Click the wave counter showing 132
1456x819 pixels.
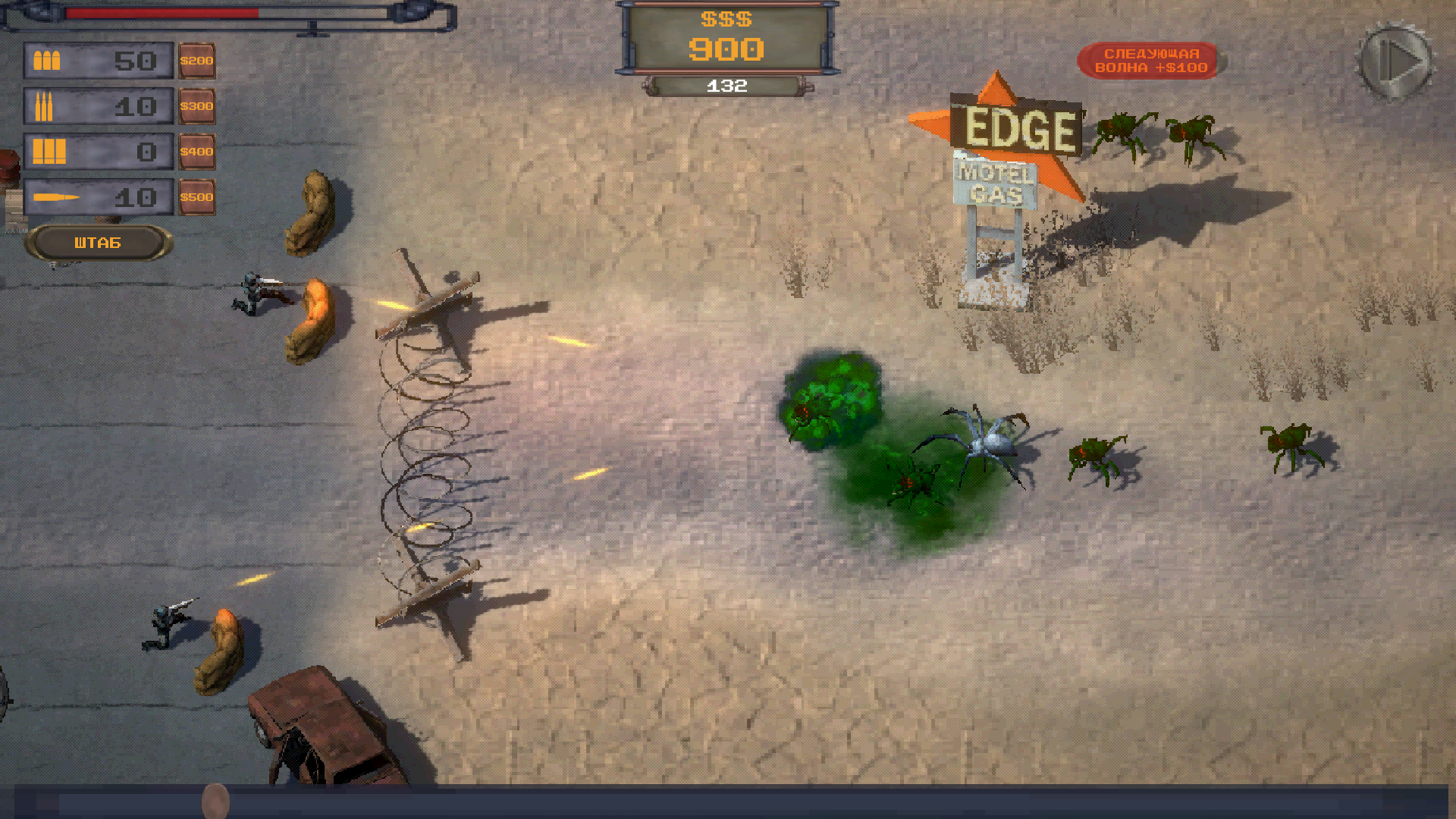pyautogui.click(x=726, y=85)
